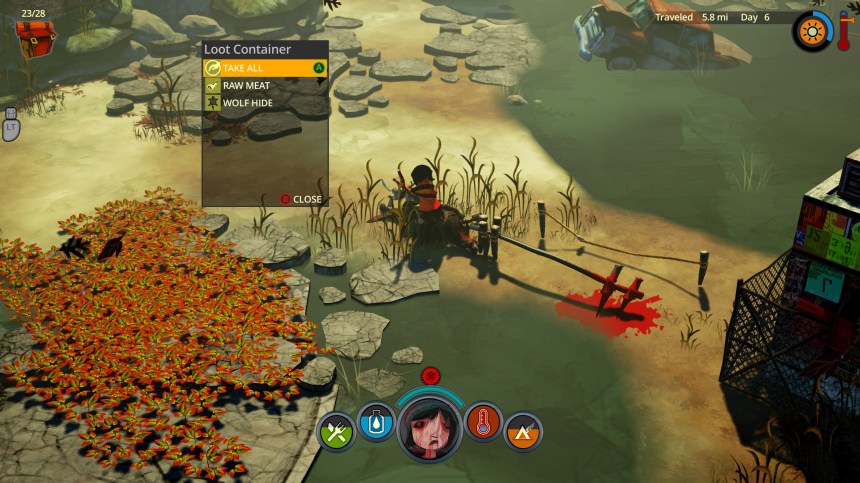
Task: Select the body temperature thermometer icon
Action: [x=483, y=422]
